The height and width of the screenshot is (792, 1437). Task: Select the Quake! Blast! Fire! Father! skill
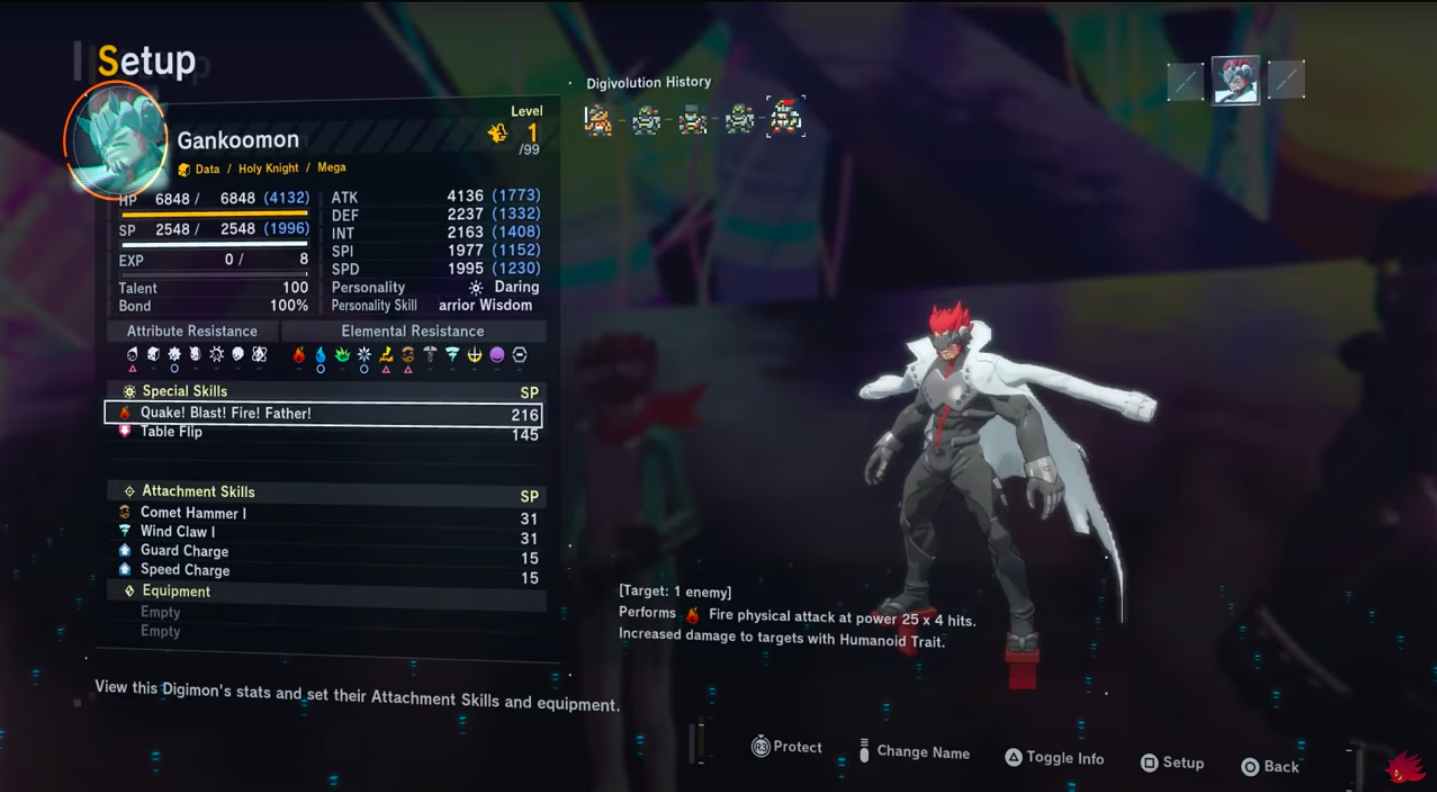coord(324,413)
